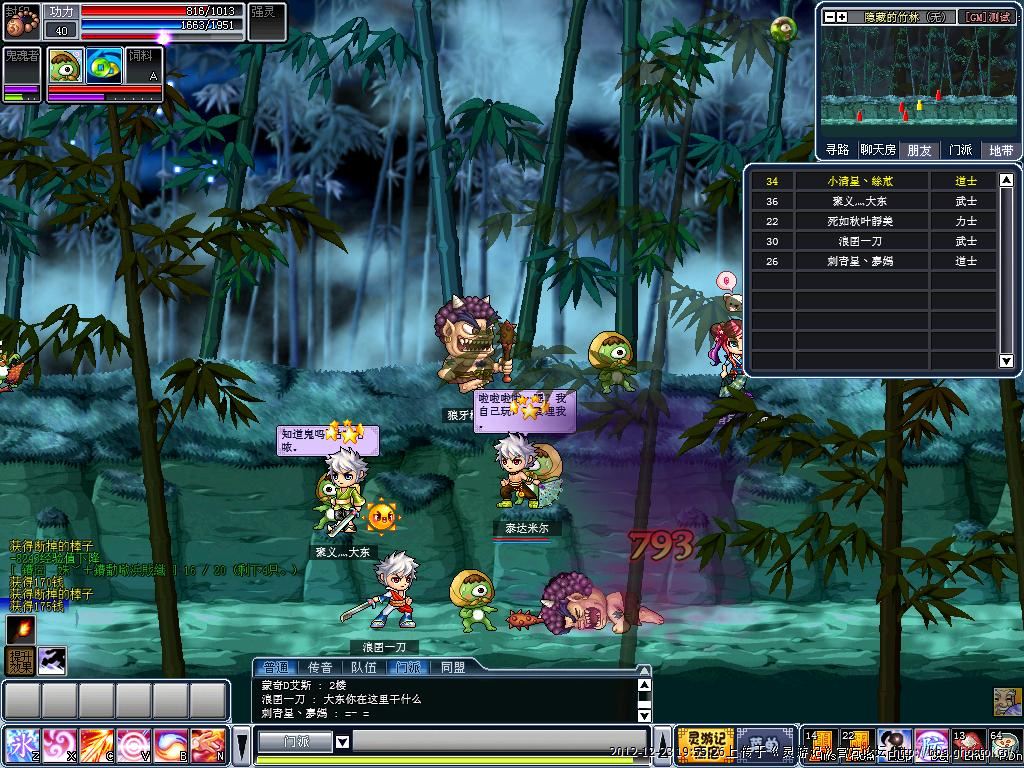
Task: Zoom in with the minimap plus button
Action: (x=842, y=17)
